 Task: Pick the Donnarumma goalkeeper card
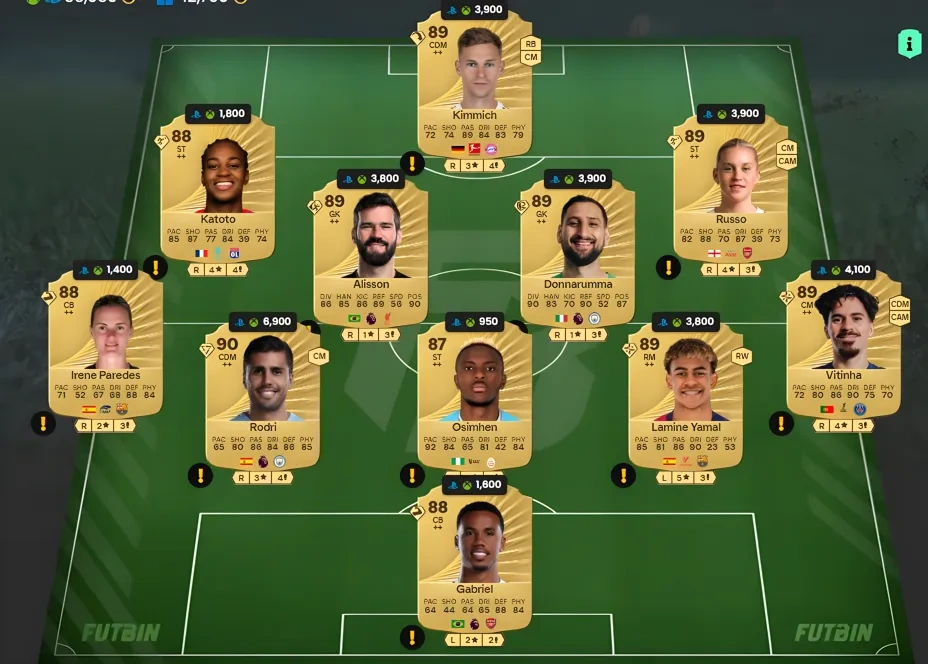coord(578,250)
